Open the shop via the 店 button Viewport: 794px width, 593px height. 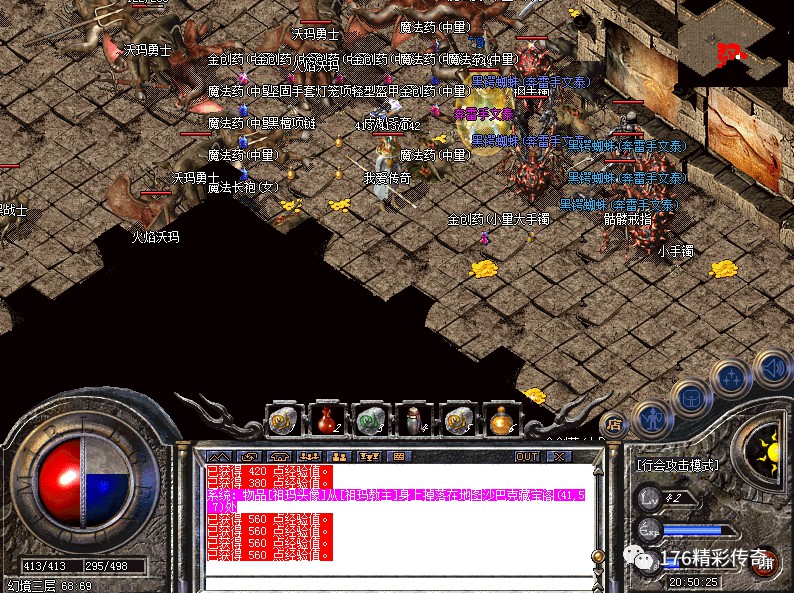pyautogui.click(x=615, y=425)
